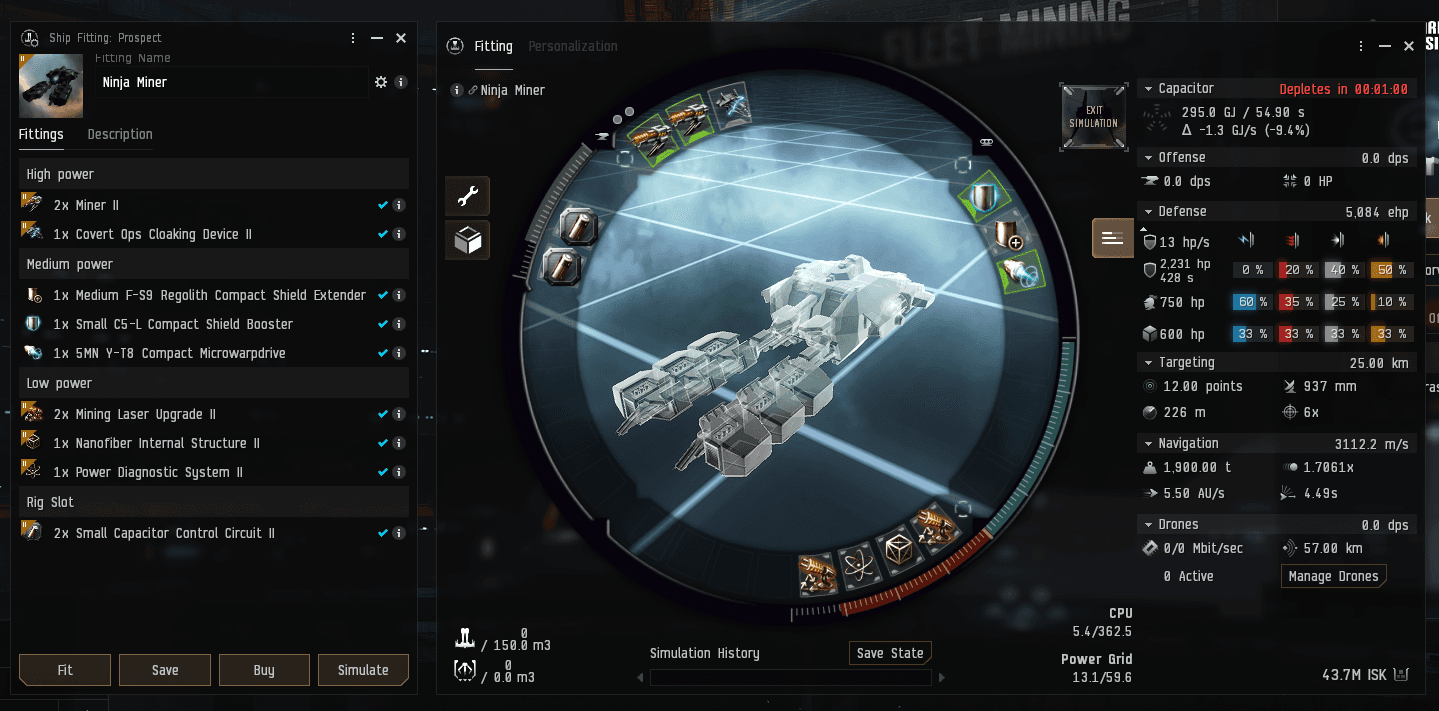Screen dimensions: 1439x711
Task: Collapse the Navigation section
Action: [1148, 443]
